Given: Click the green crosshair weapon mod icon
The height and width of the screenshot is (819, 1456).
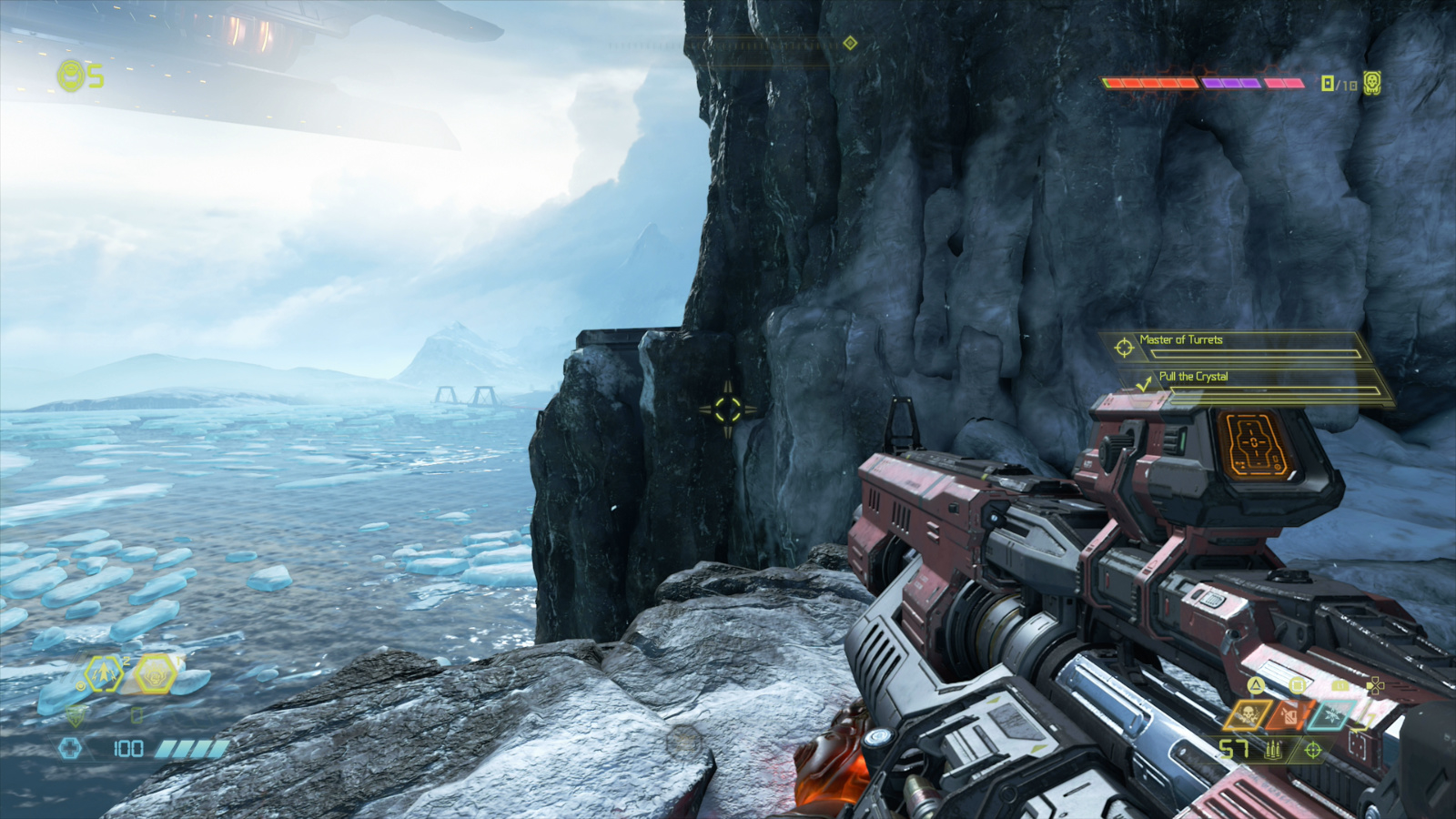Looking at the screenshot, I should tap(1312, 750).
